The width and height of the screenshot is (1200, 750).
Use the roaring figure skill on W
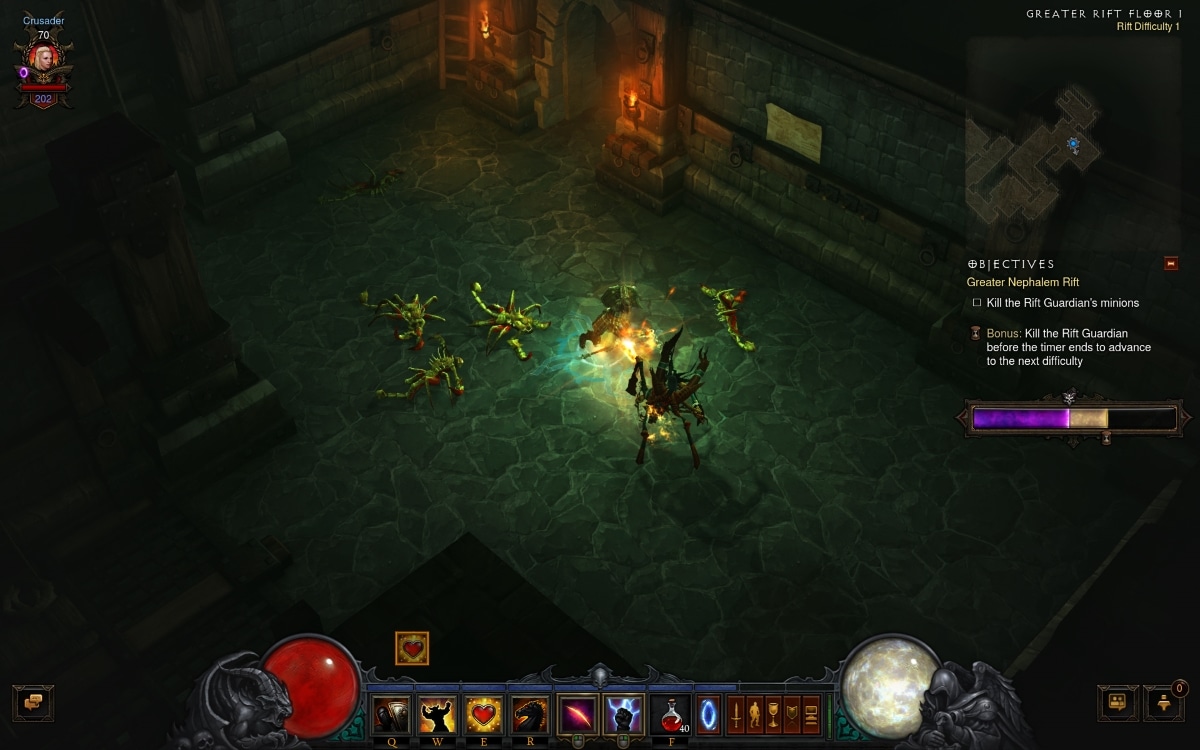click(x=437, y=715)
